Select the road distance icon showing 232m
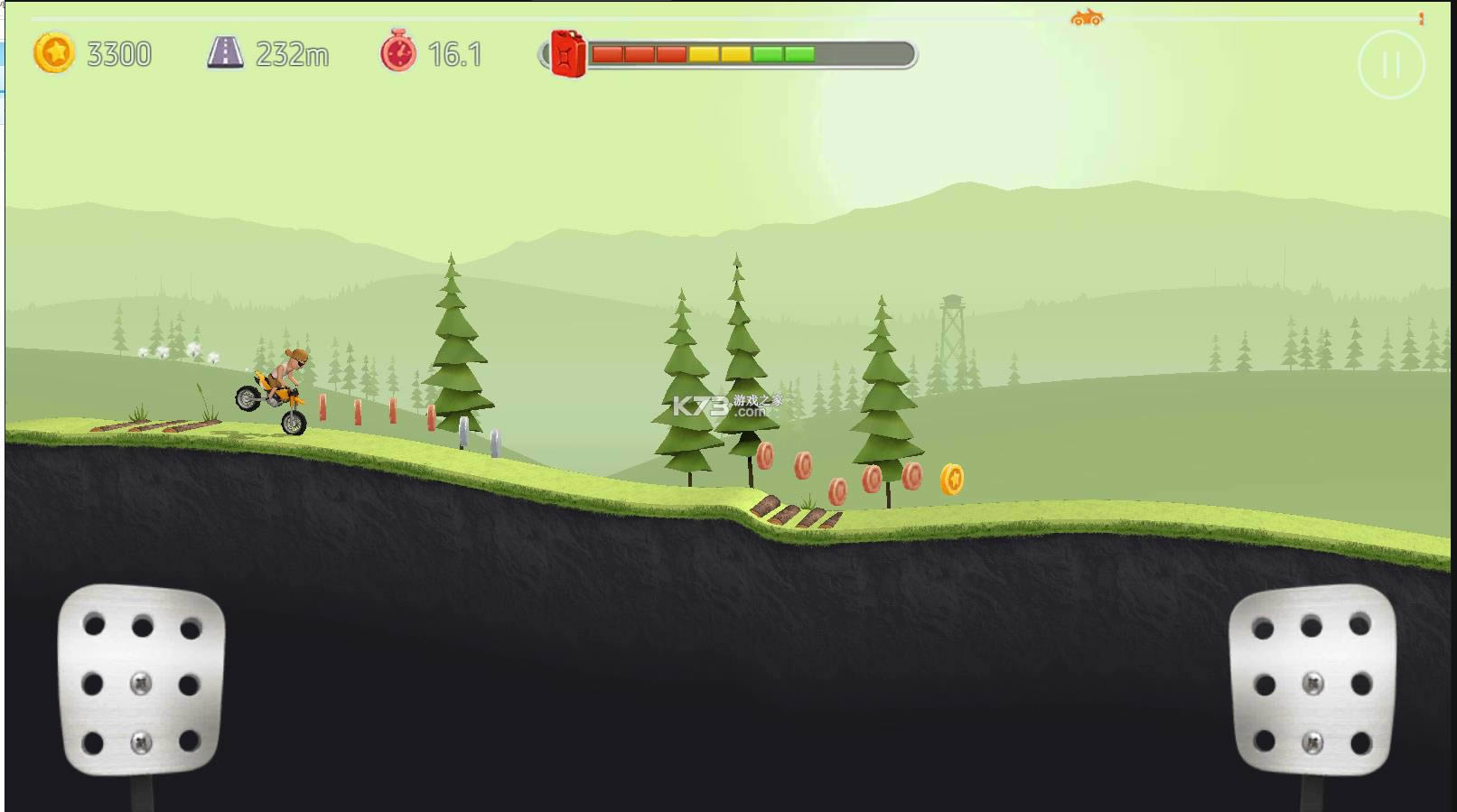This screenshot has width=1457, height=812. (x=227, y=53)
